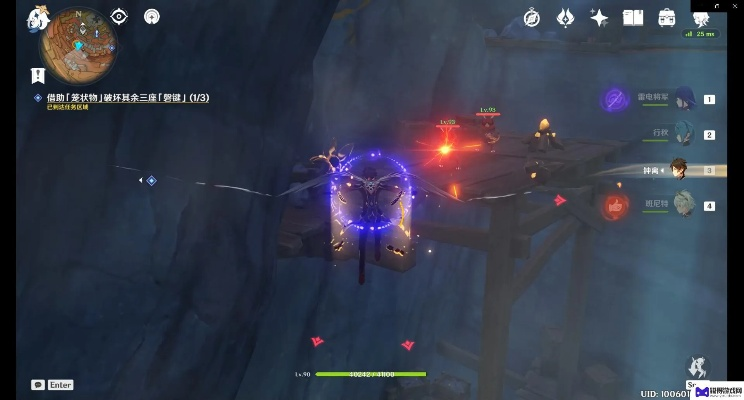Activate the red thumbs-up burst icon beside 班尼特

[x=614, y=206]
